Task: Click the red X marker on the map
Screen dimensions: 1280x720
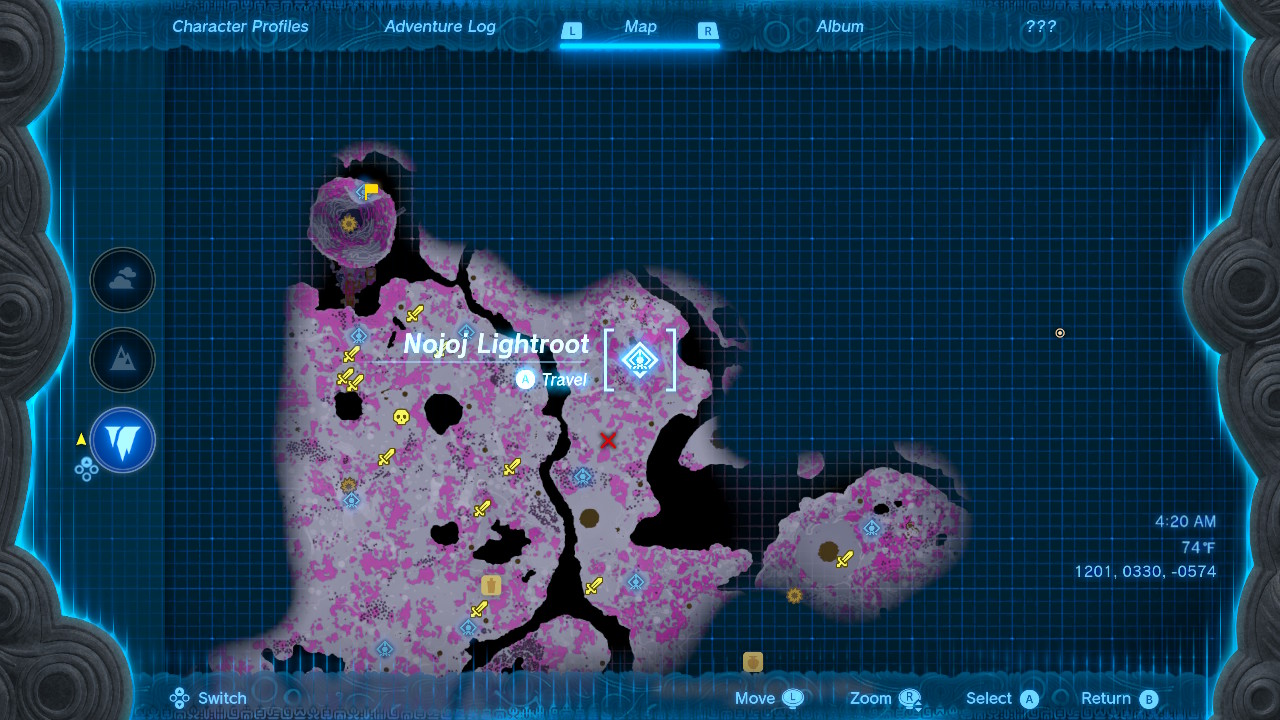Action: pyautogui.click(x=607, y=440)
